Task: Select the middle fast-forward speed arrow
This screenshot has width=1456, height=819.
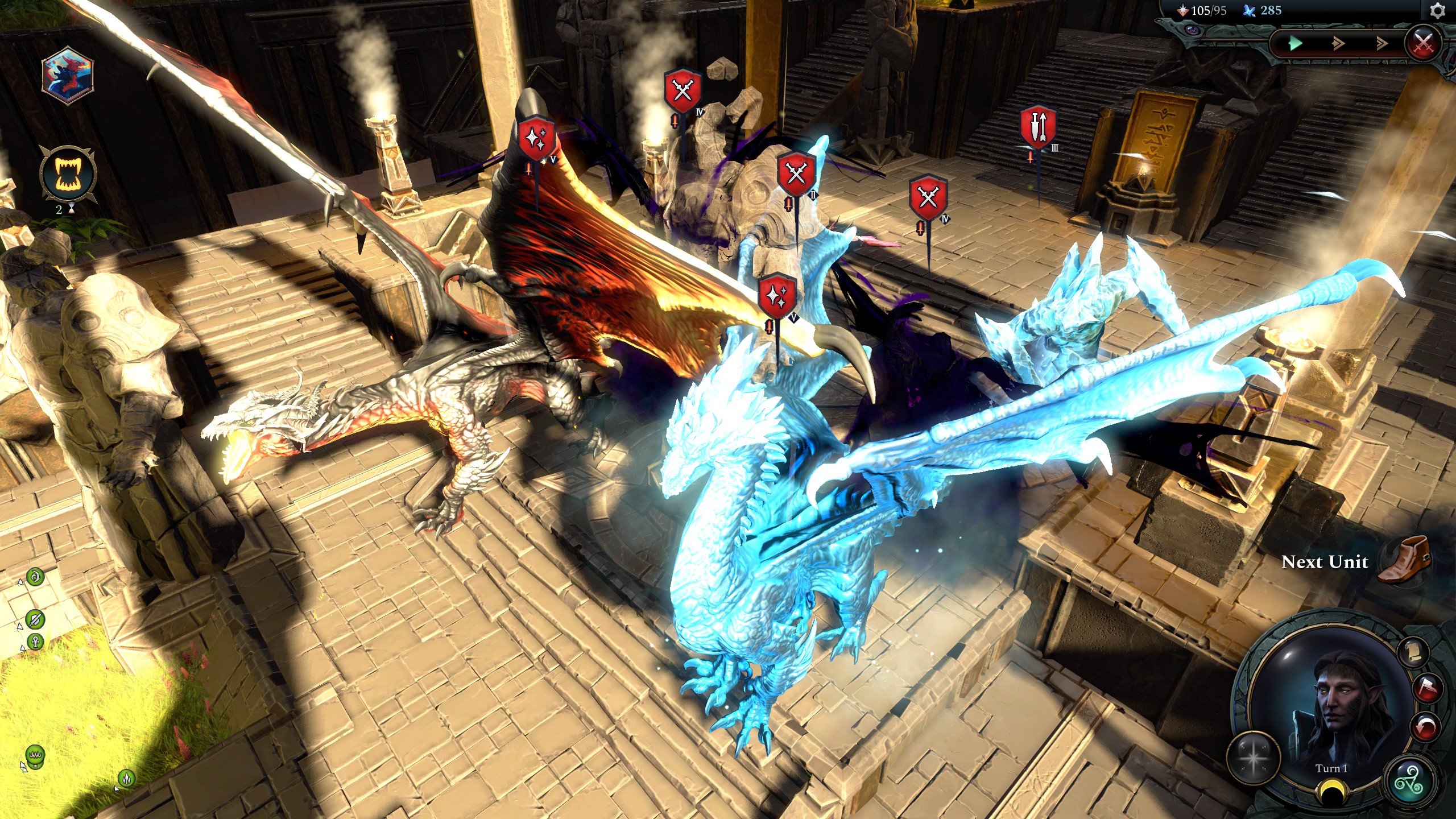Action: [1338, 44]
